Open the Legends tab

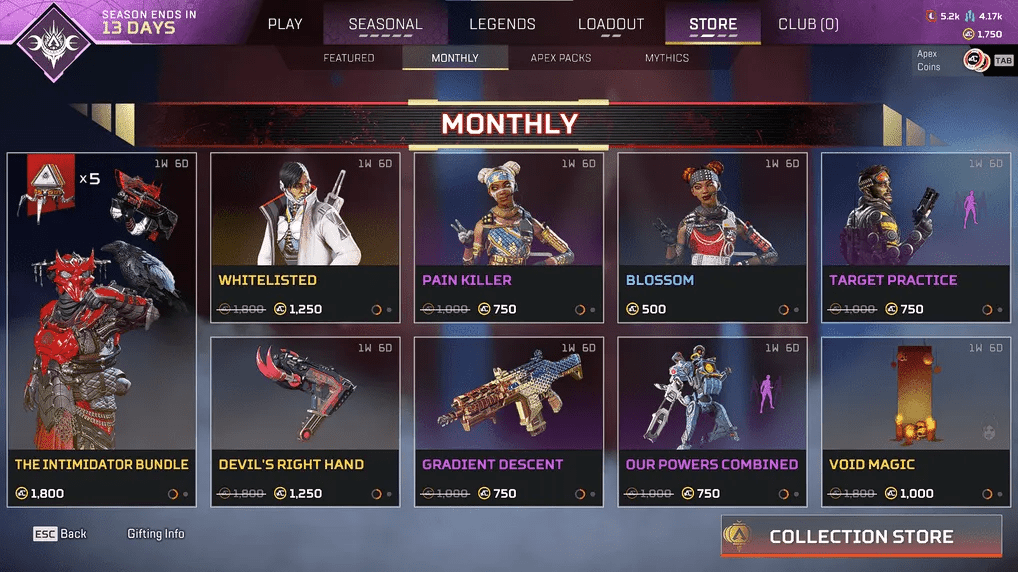coord(502,24)
